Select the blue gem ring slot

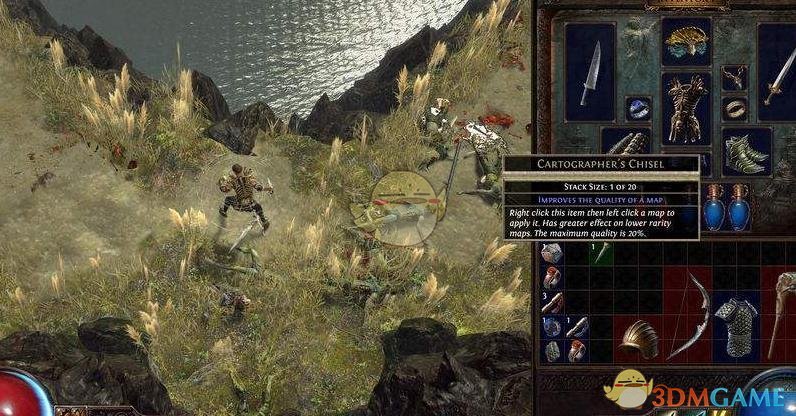pos(637,108)
